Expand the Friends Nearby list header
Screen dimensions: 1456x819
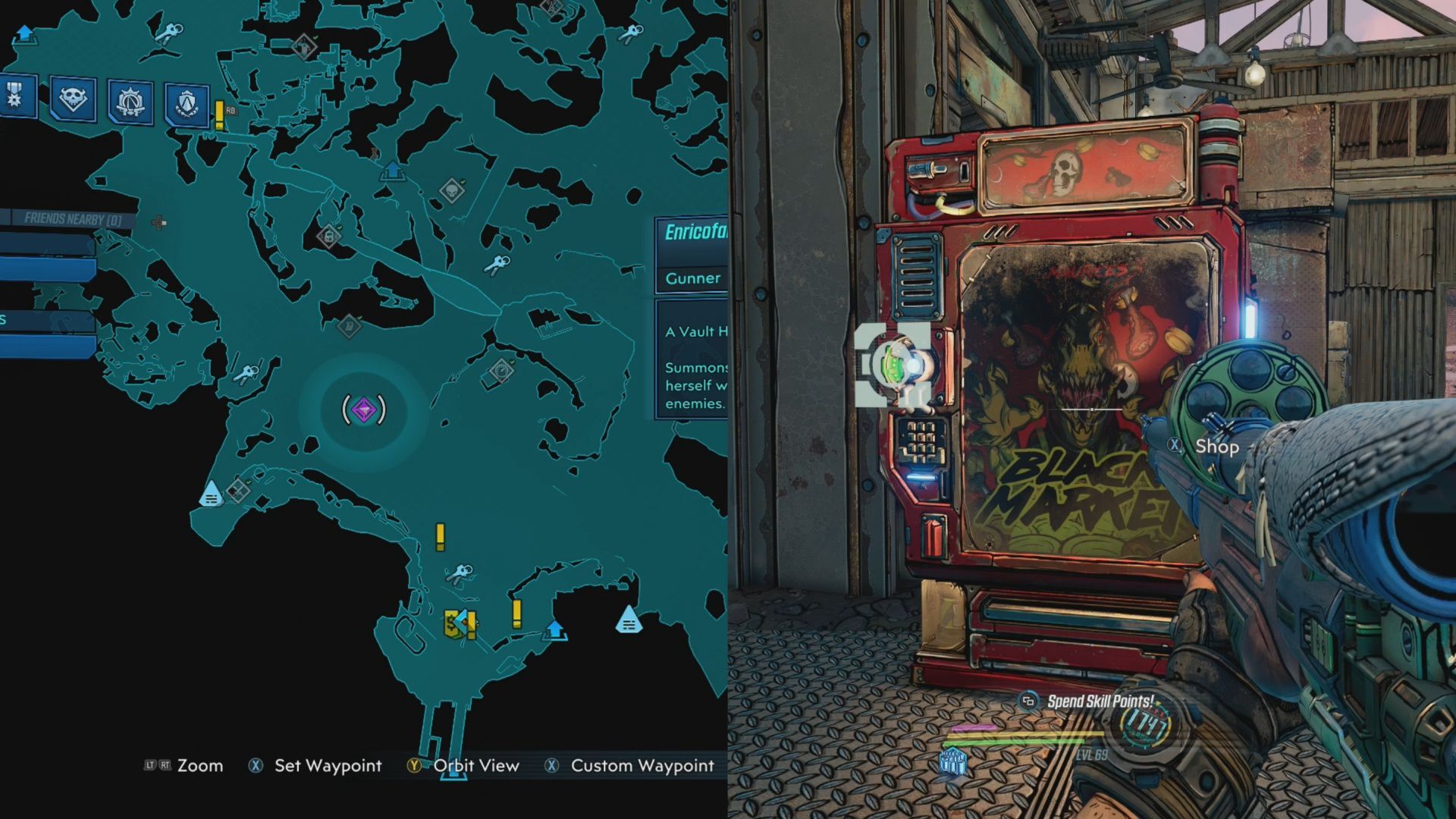71,219
